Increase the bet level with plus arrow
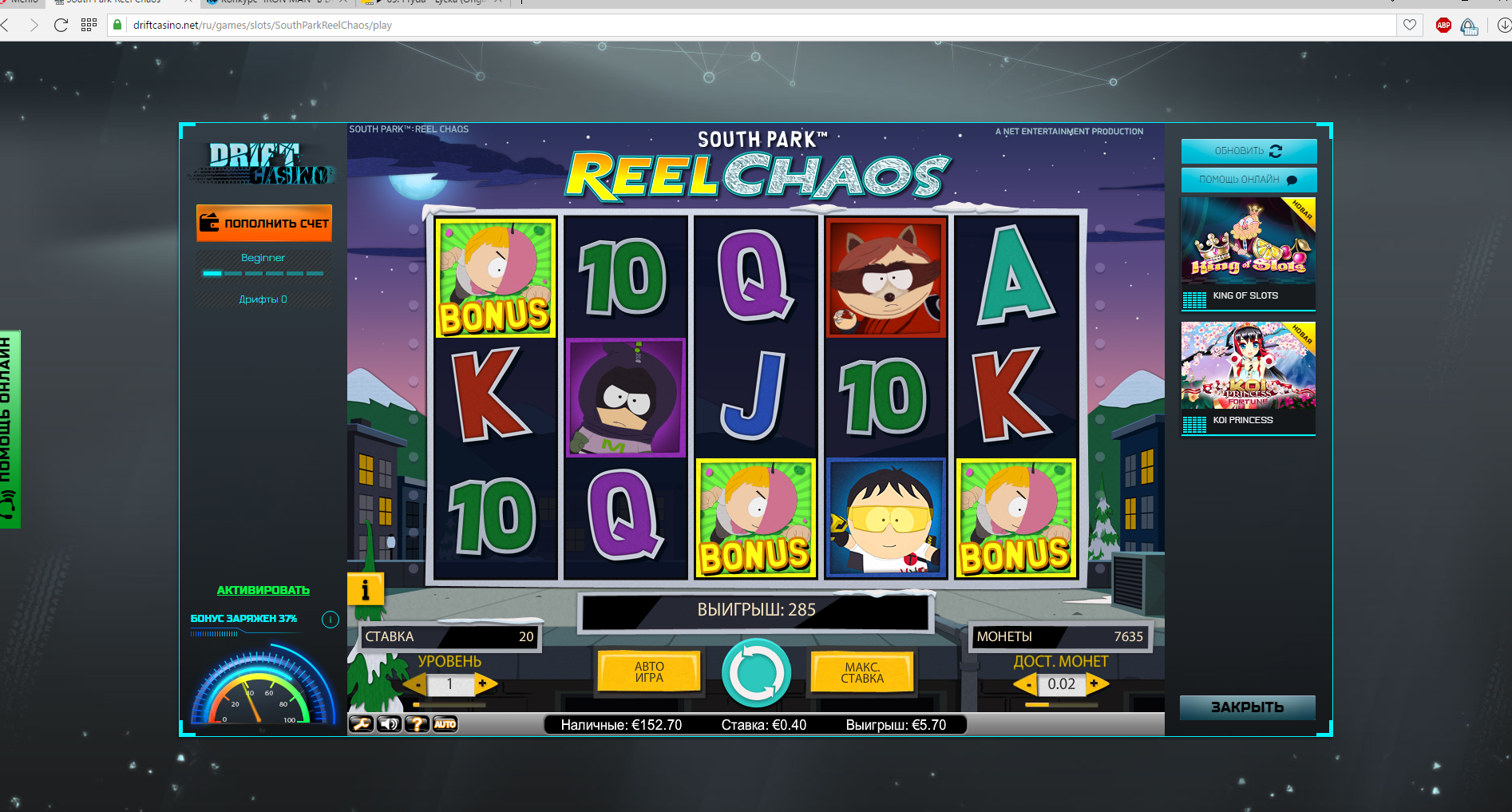 coord(483,683)
